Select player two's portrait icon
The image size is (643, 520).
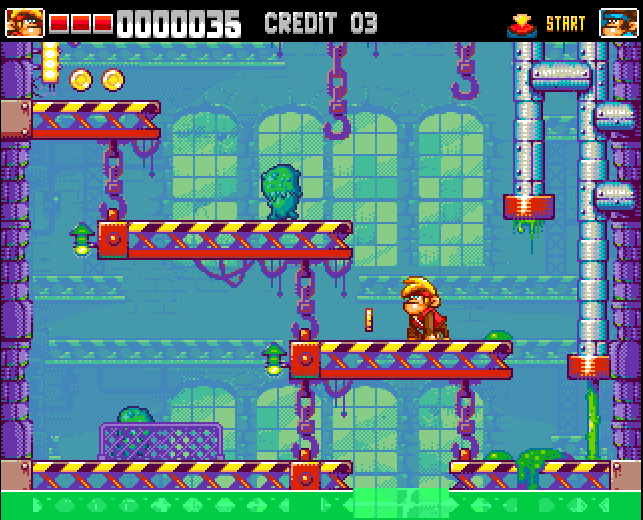pyautogui.click(x=619, y=22)
